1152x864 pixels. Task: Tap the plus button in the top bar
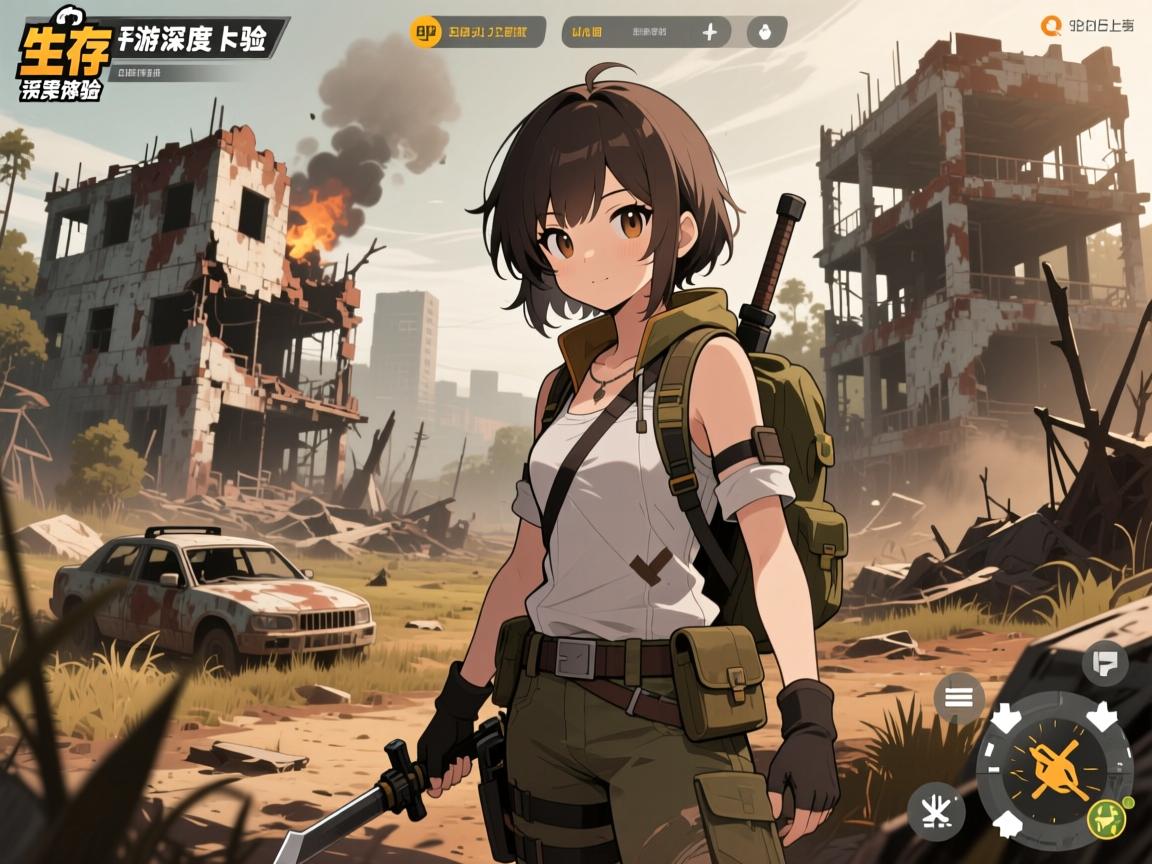tap(710, 32)
